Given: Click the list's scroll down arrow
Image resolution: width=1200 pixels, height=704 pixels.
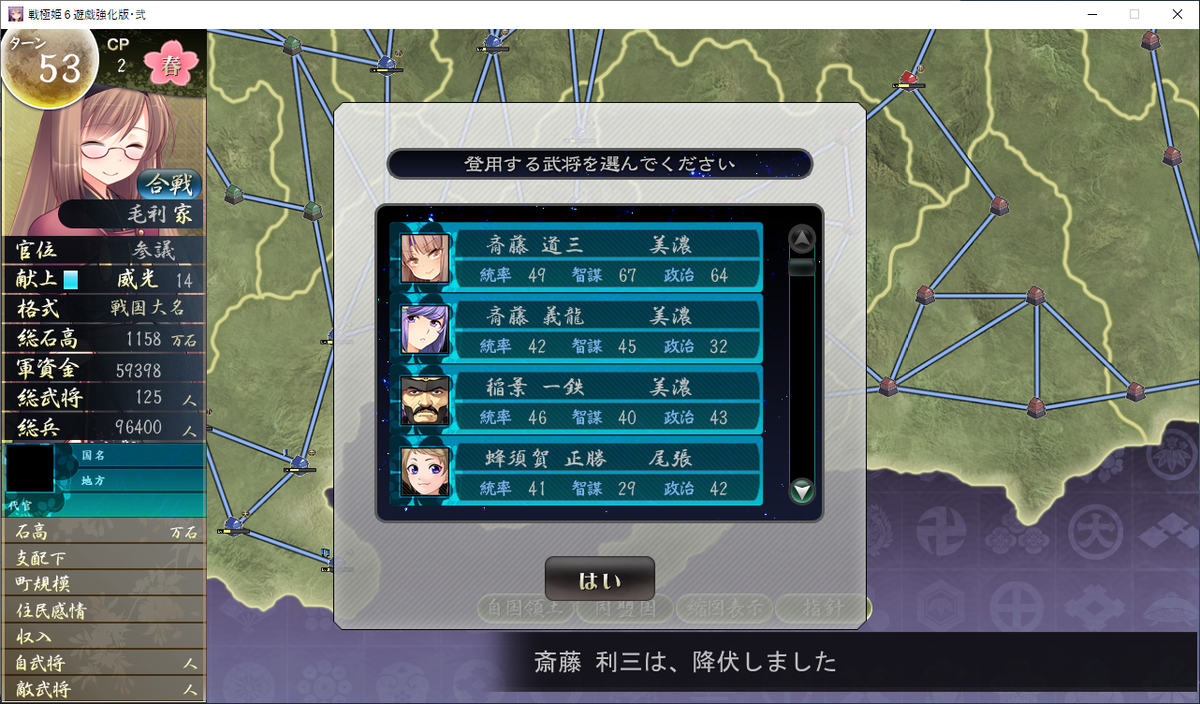Looking at the screenshot, I should coord(802,491).
